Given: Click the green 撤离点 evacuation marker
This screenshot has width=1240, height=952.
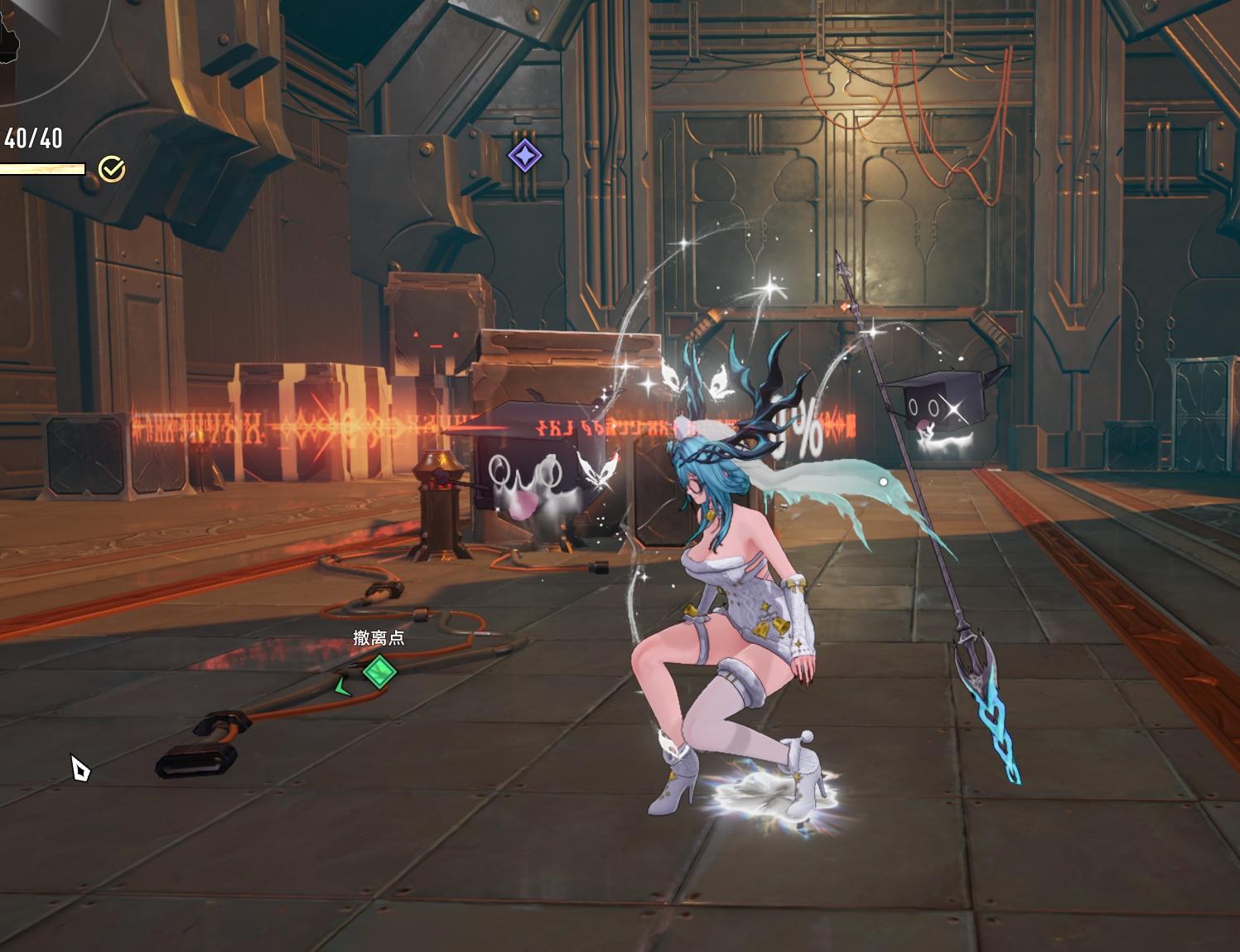Looking at the screenshot, I should [x=379, y=670].
